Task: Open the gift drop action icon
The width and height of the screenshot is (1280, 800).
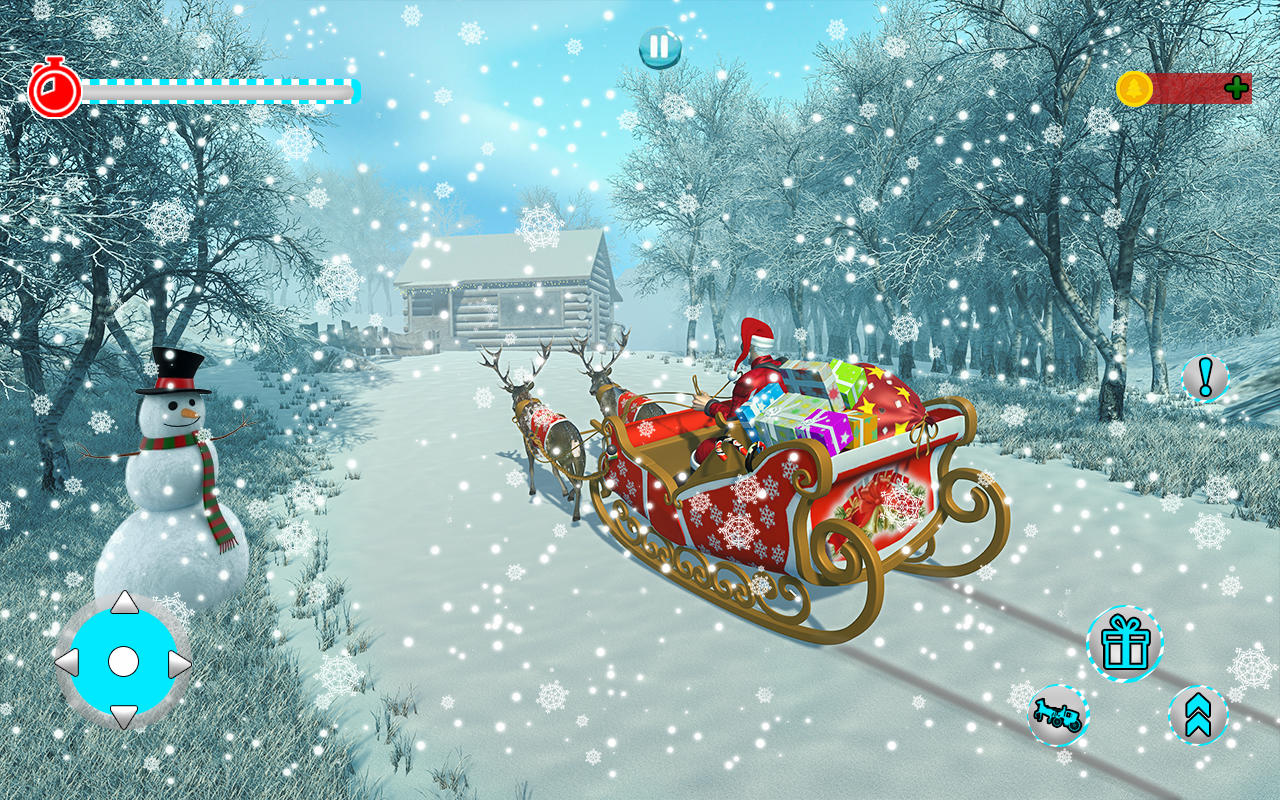Action: (1126, 646)
